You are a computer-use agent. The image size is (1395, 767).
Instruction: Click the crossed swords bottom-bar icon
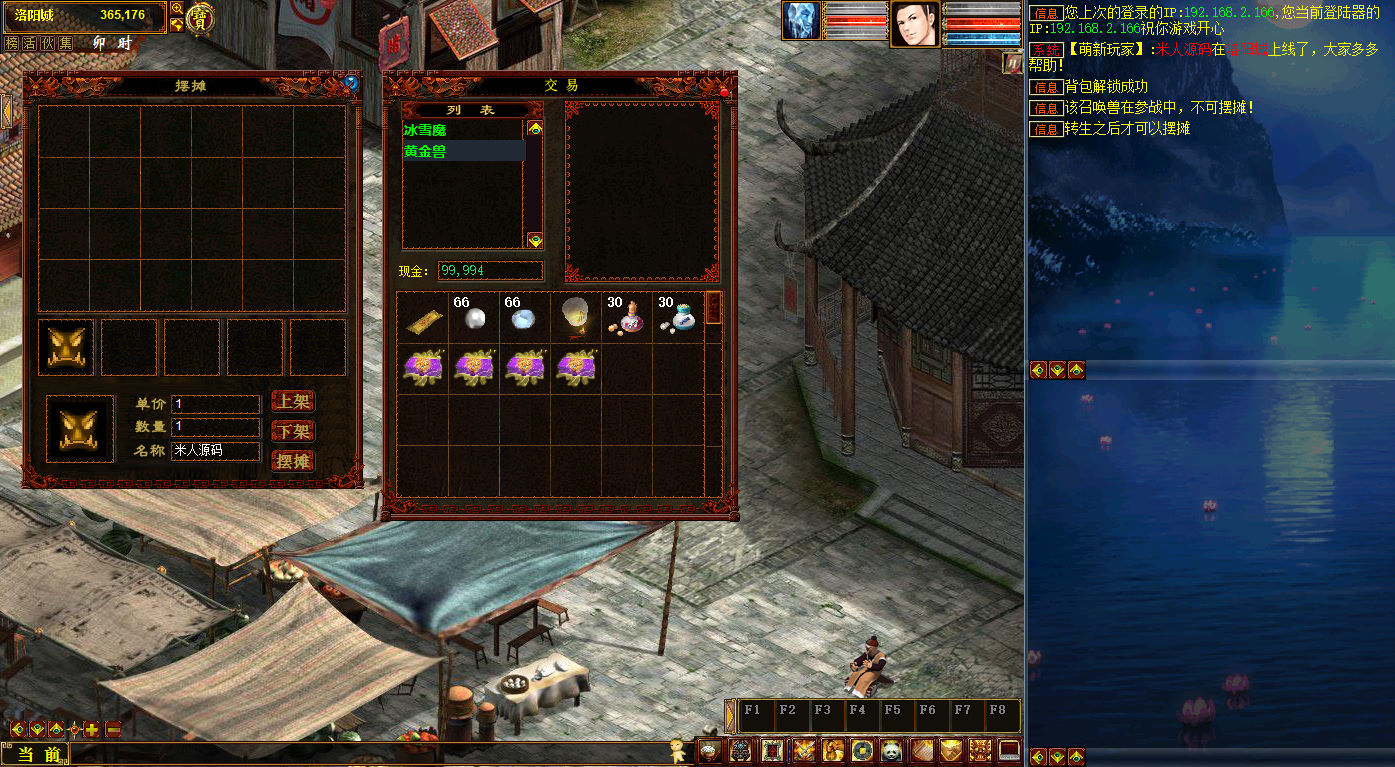point(804,750)
